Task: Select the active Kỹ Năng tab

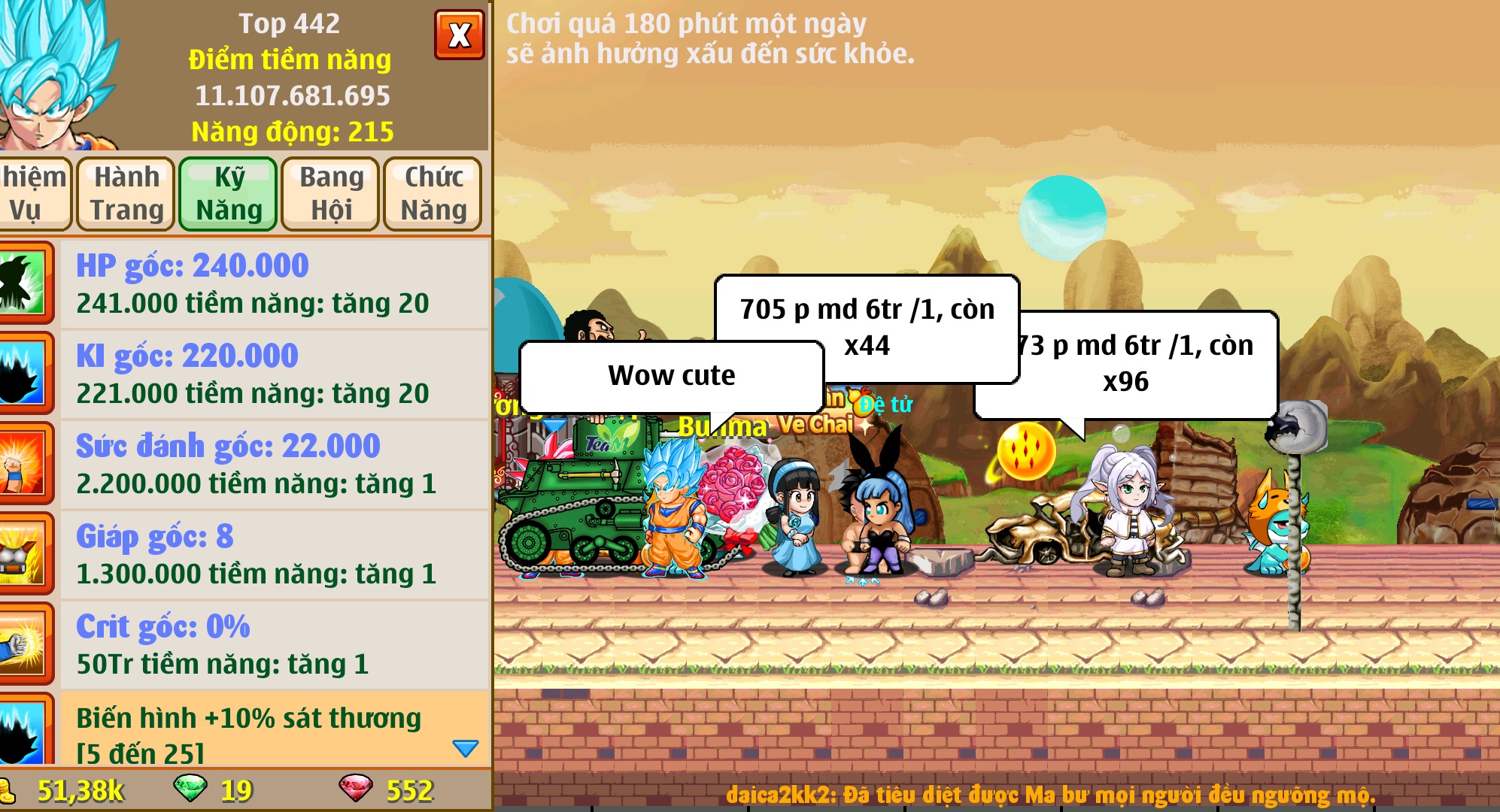Action: (228, 193)
